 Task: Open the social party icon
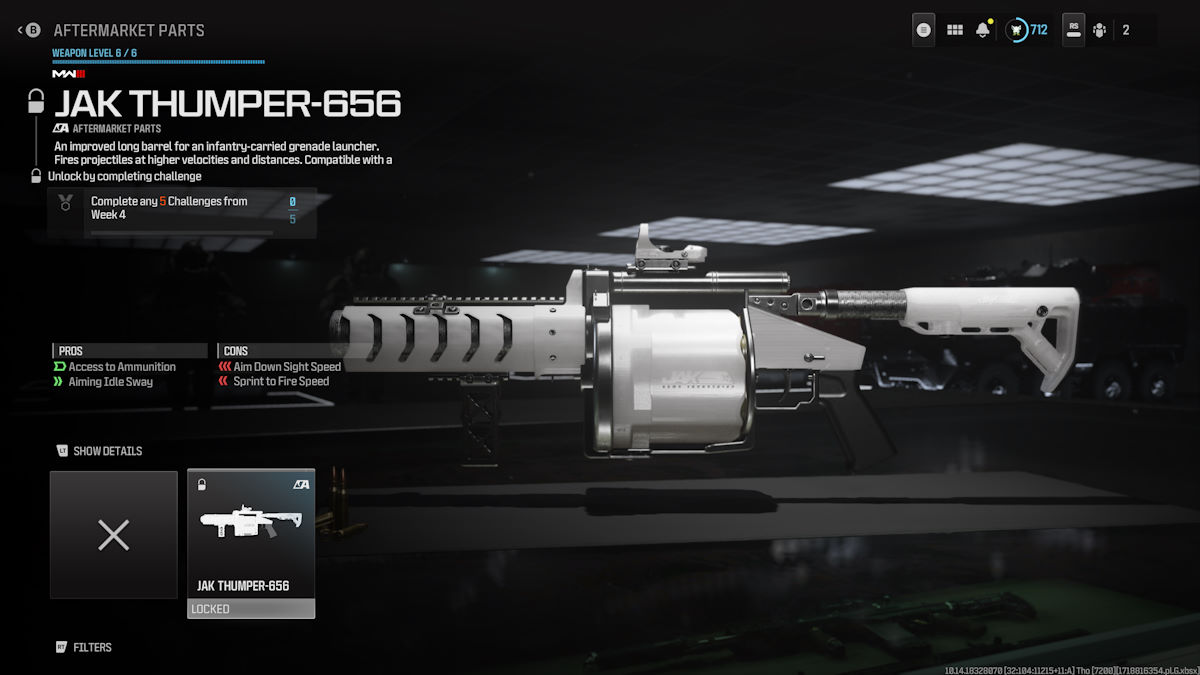[x=1099, y=30]
